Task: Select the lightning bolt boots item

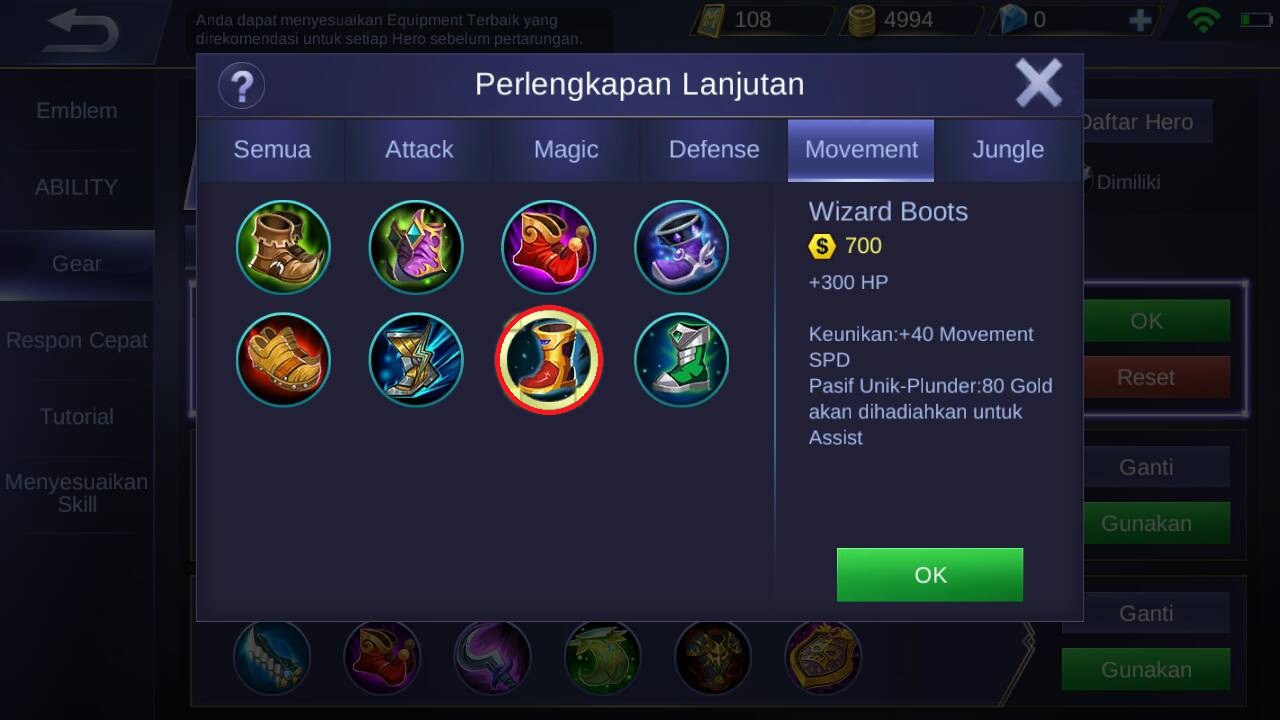Action: (416, 360)
